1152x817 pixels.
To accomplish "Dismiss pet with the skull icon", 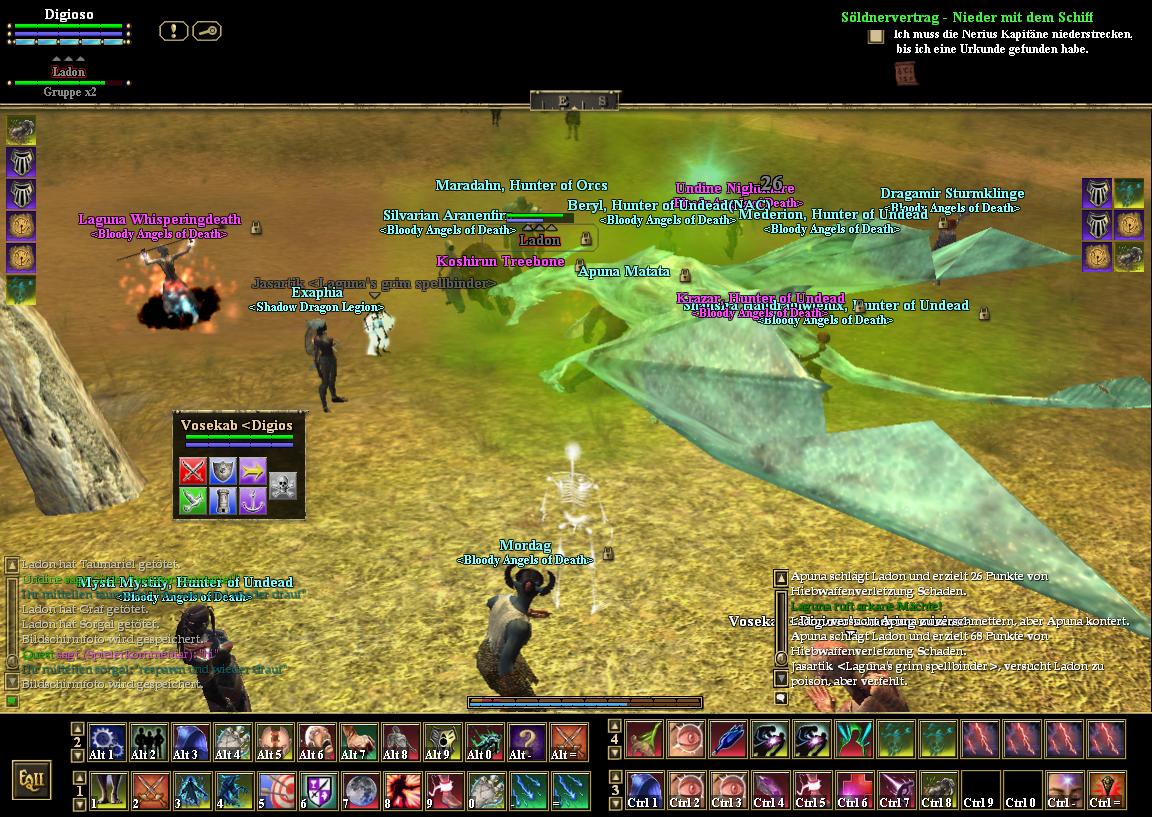I will click(283, 485).
